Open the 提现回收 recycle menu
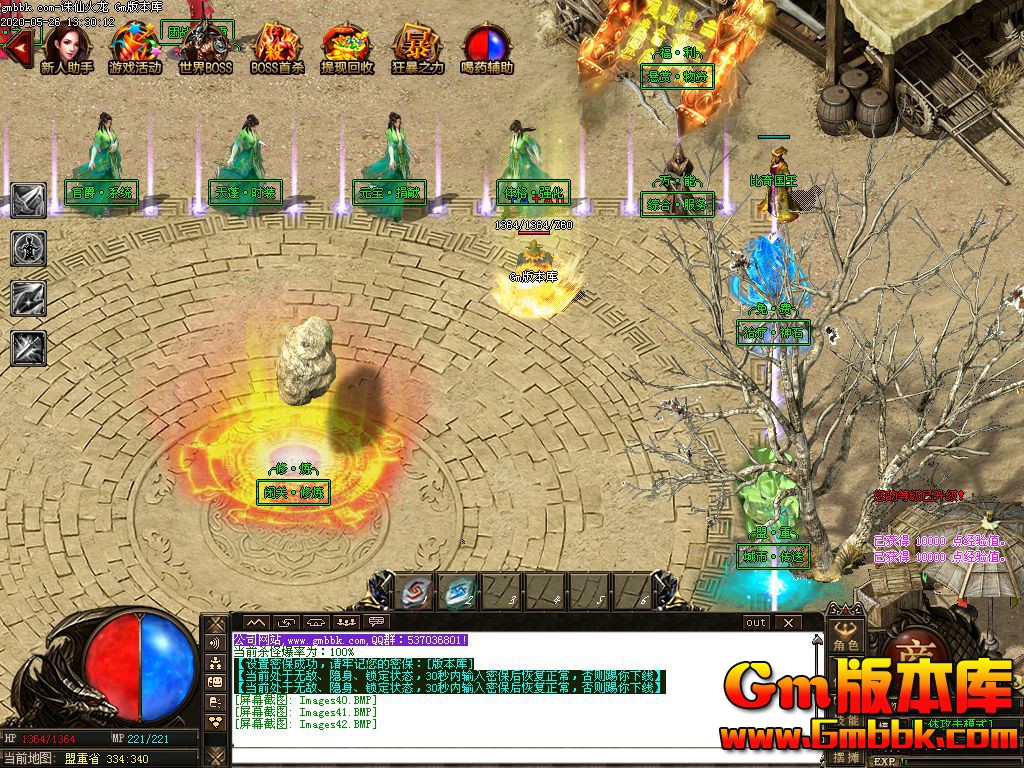 [x=347, y=48]
